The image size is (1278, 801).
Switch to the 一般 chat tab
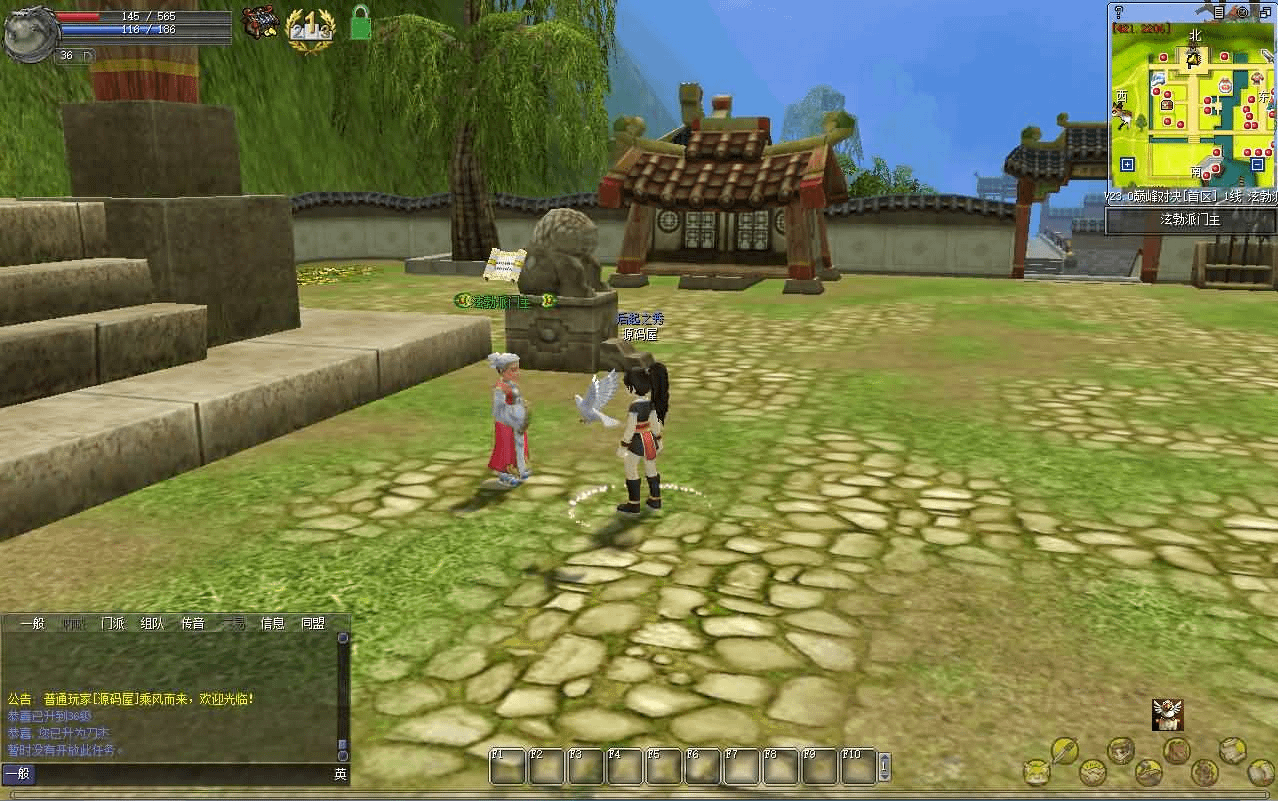pos(33,623)
